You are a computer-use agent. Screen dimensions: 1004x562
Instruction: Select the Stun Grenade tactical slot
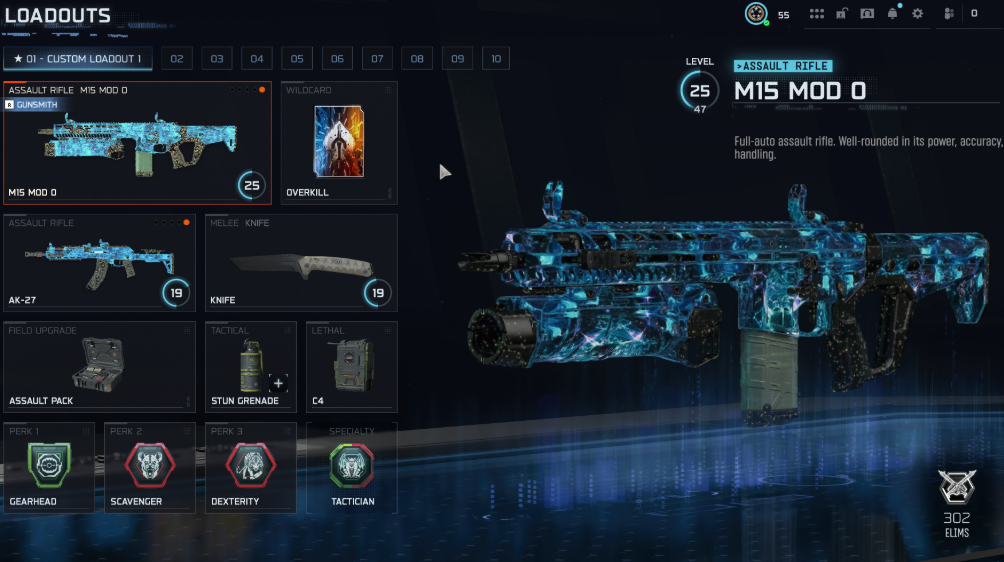point(250,367)
